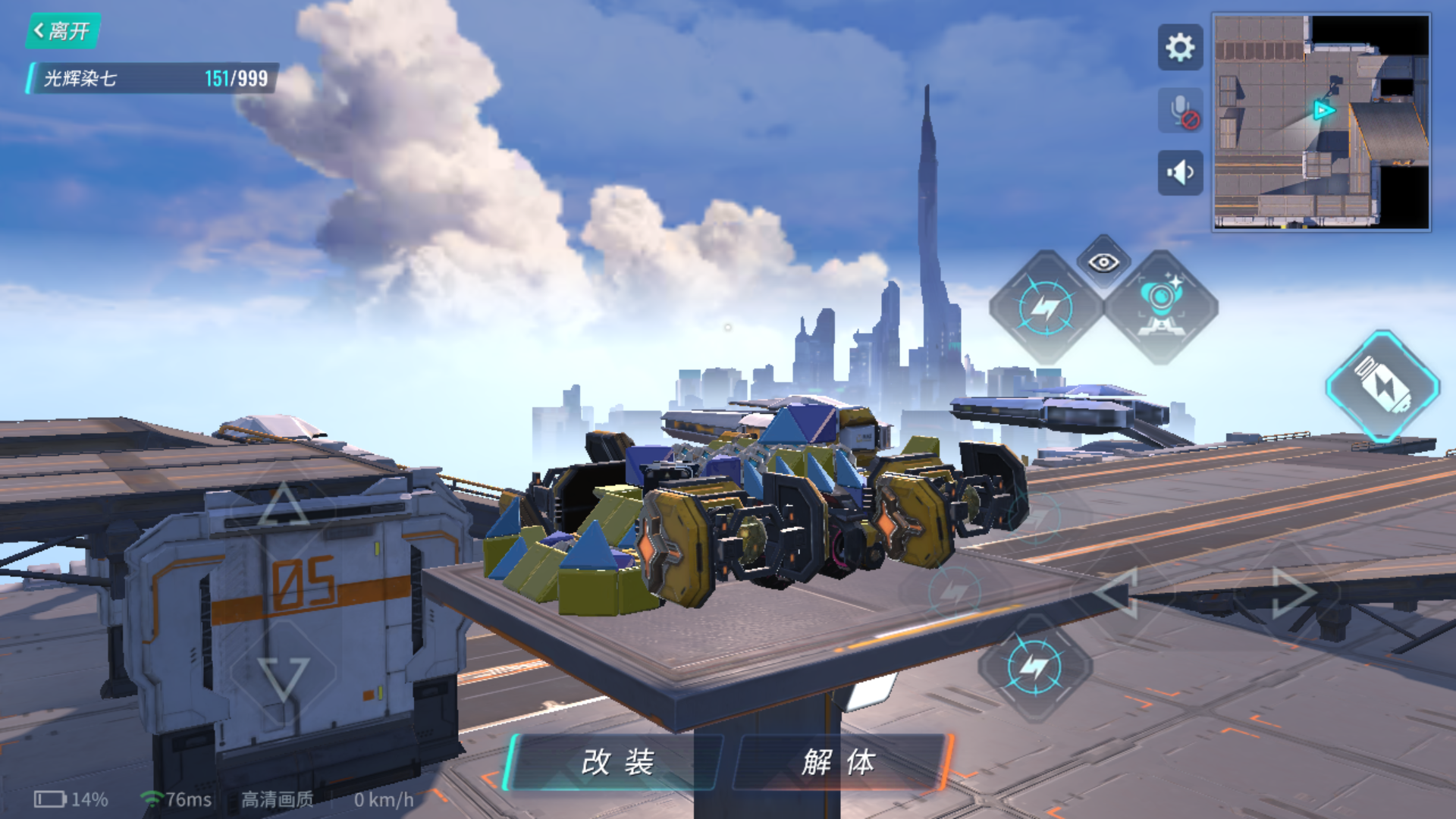Toggle the muted microphone icon
Viewport: 1456px width, 819px height.
(x=1180, y=111)
